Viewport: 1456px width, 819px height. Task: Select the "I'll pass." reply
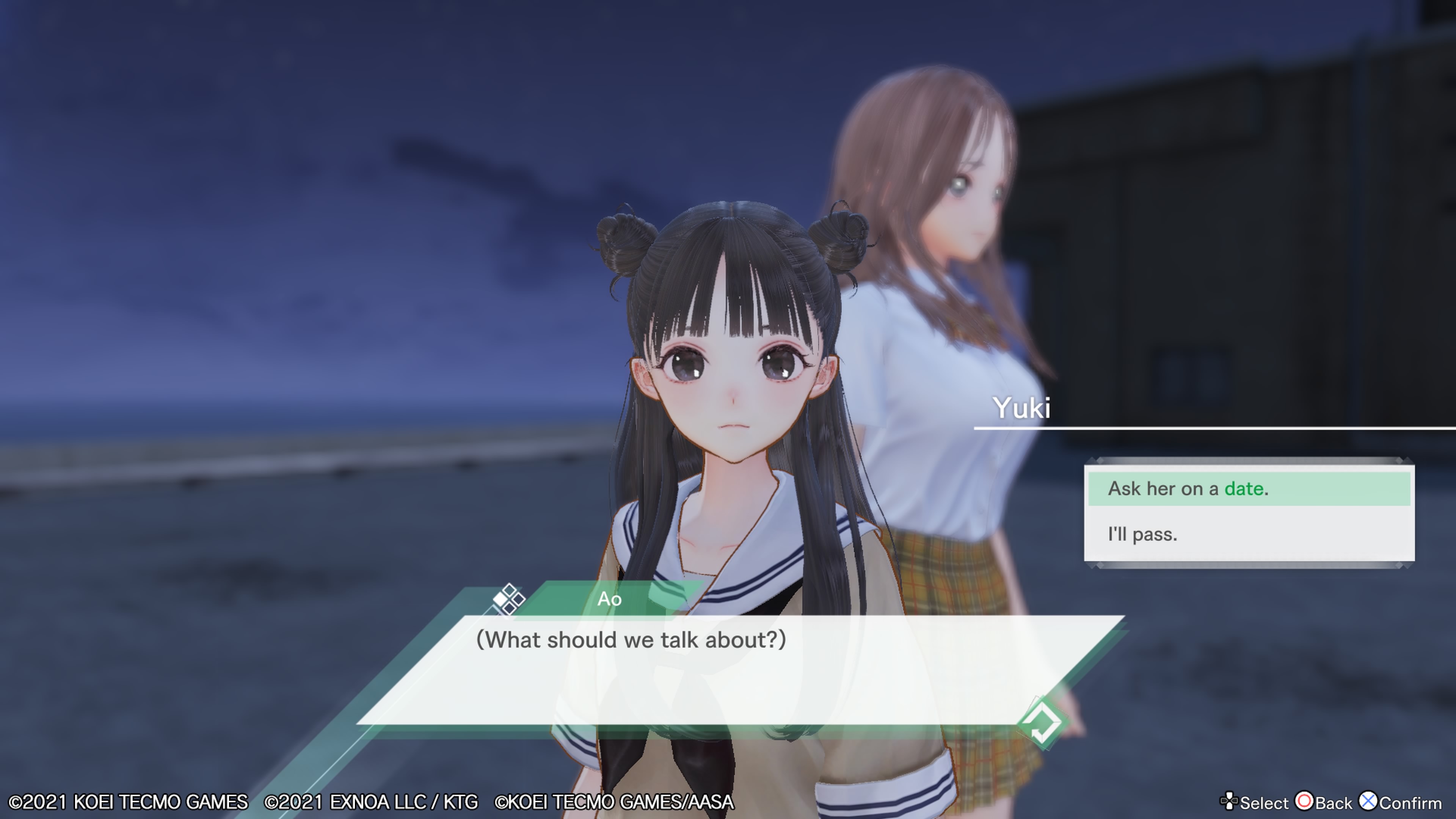(1248, 535)
